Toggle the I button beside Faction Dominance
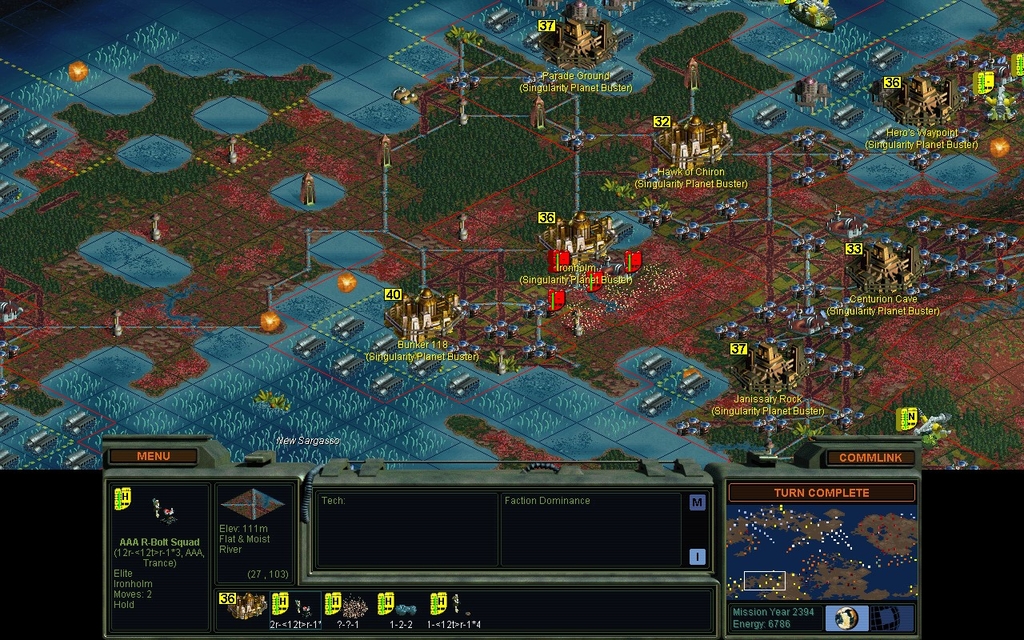 697,556
